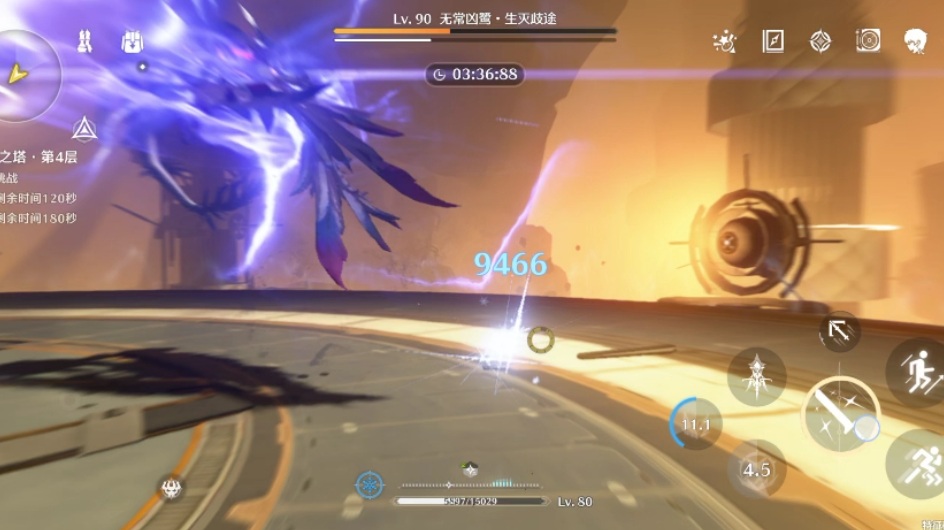Open the character head profile icon
Screen dimensions: 944x530
(x=915, y=41)
